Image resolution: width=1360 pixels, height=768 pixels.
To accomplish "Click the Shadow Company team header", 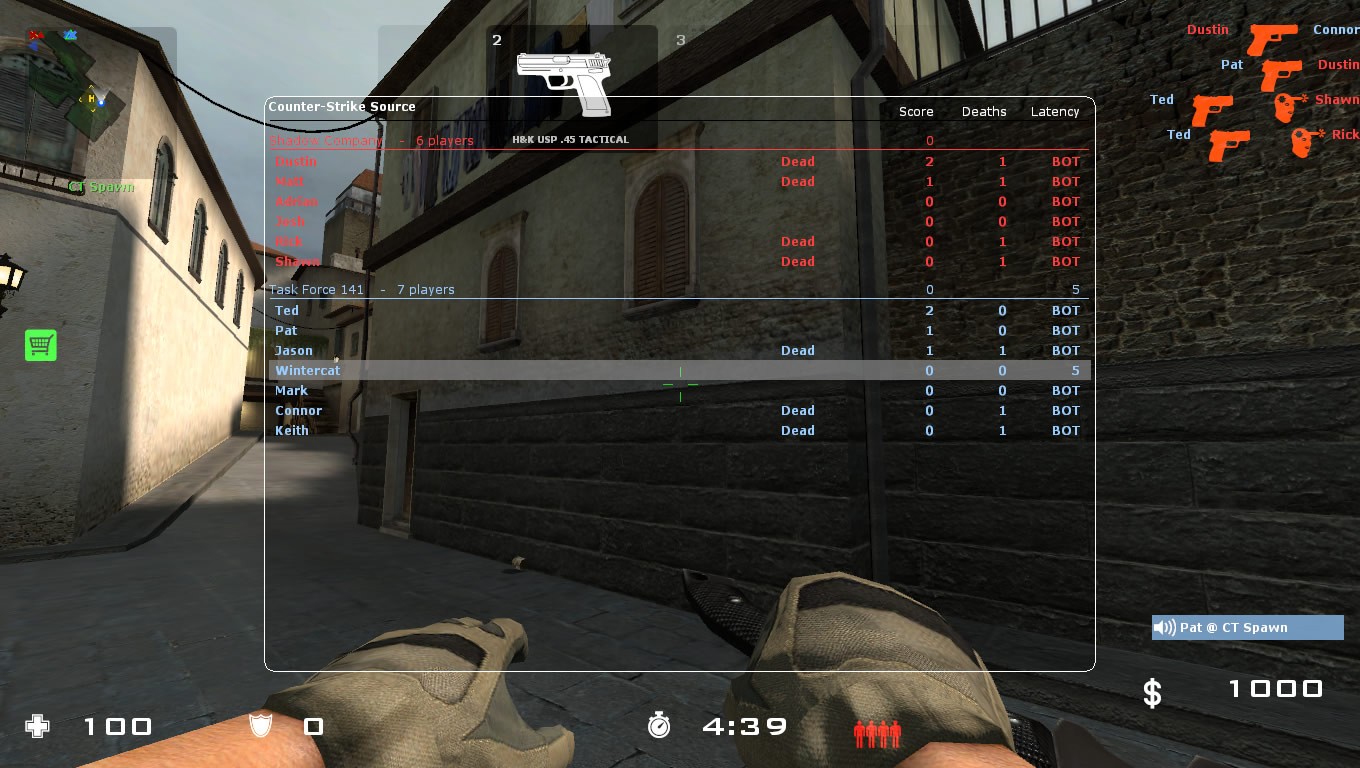I will (x=325, y=140).
